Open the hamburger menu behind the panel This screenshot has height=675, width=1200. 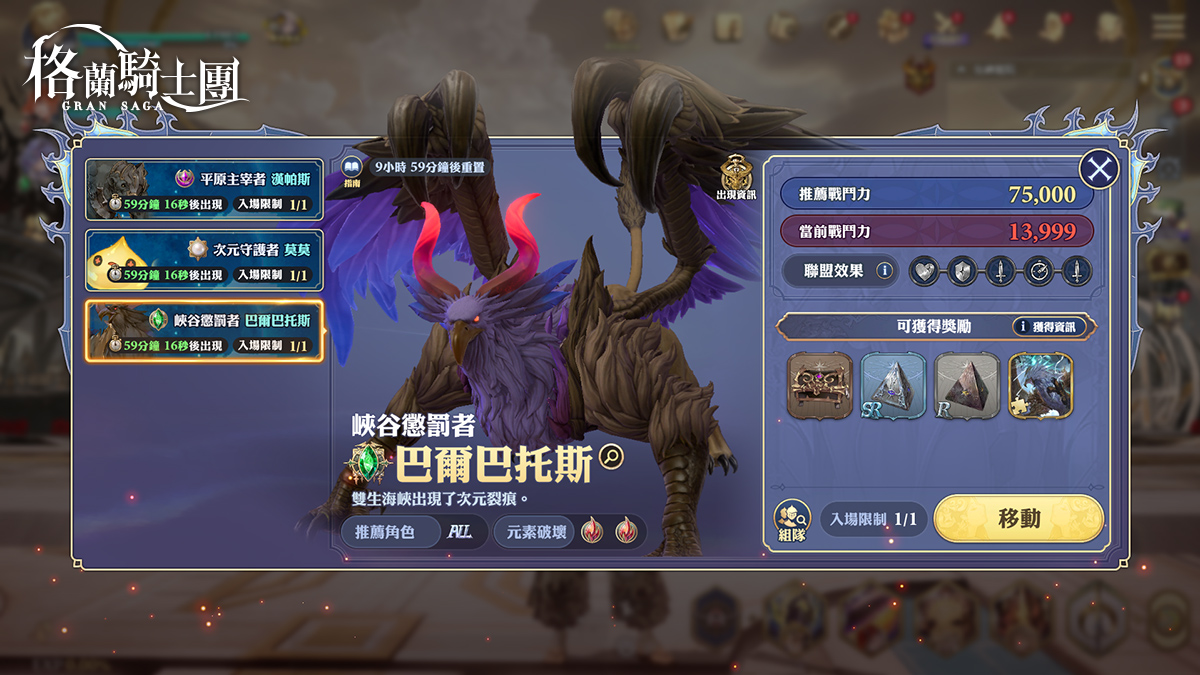[x=1167, y=27]
